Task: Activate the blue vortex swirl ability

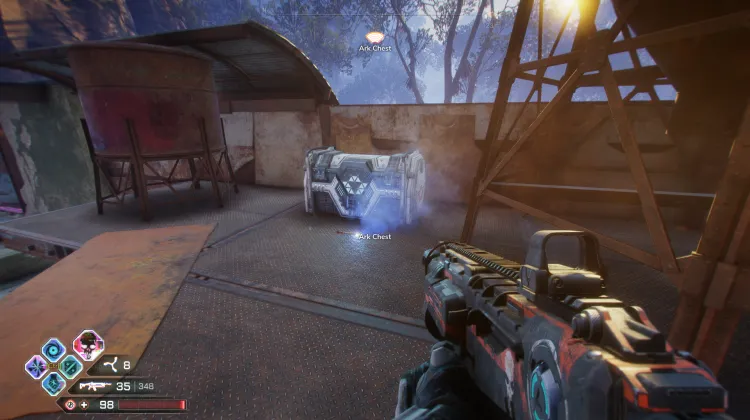Action: tap(55, 349)
